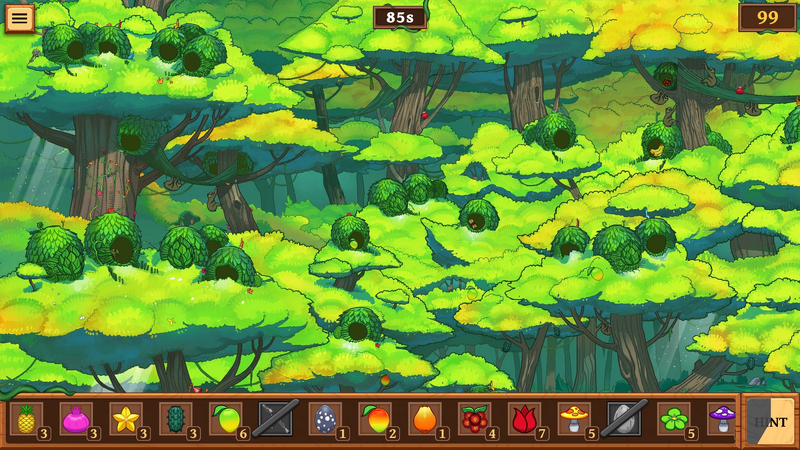
Task: Choose the pink onion bulb slot
Action: [x=76, y=419]
